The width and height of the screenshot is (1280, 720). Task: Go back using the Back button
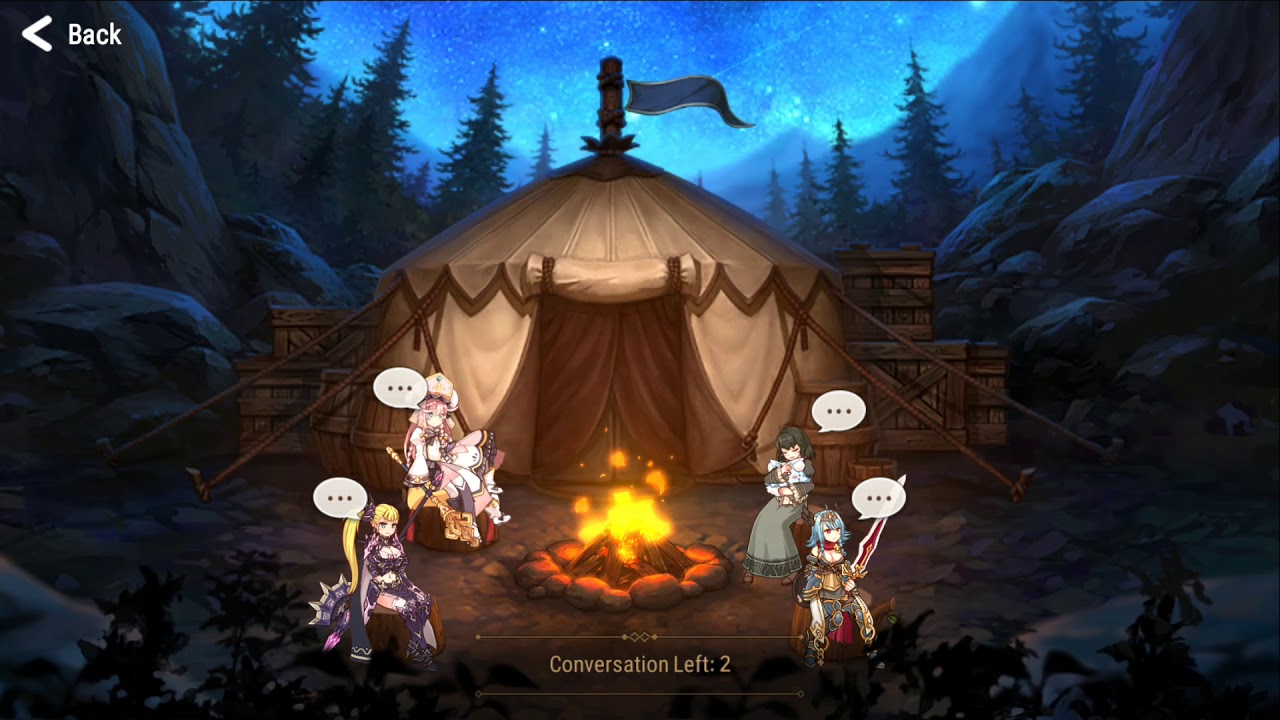[x=72, y=34]
